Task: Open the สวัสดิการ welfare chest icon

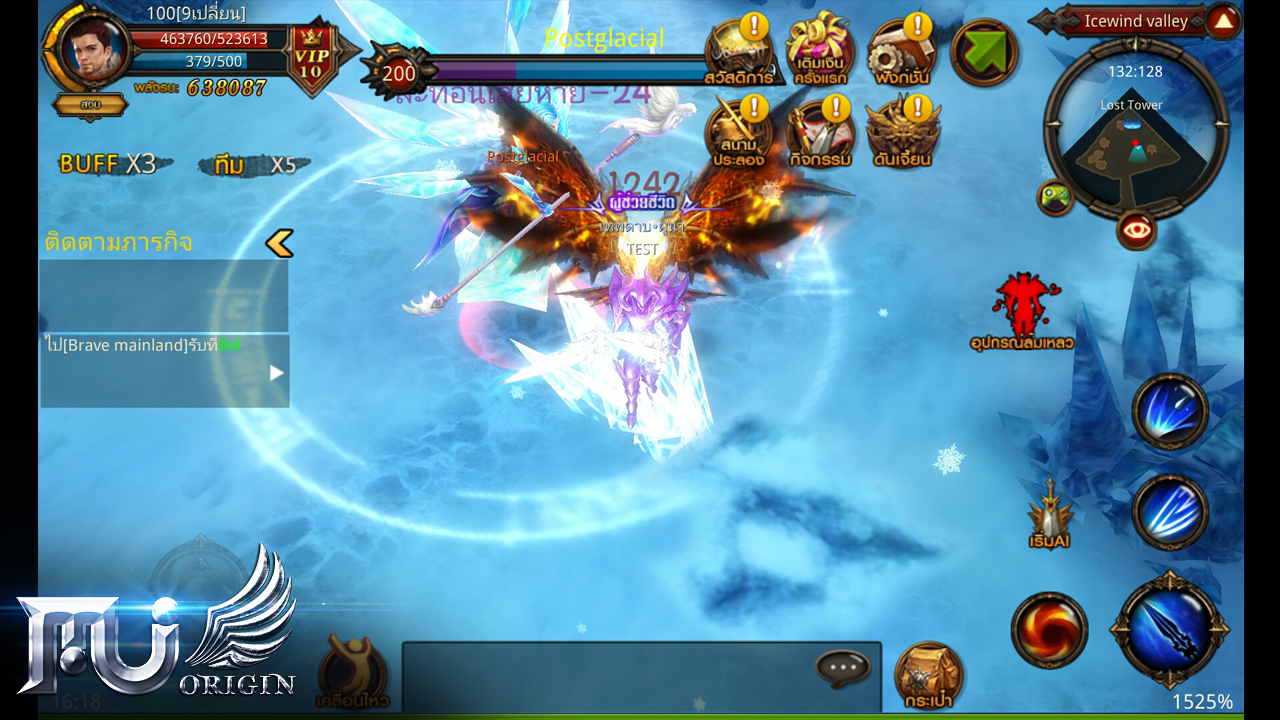Action: [x=740, y=54]
